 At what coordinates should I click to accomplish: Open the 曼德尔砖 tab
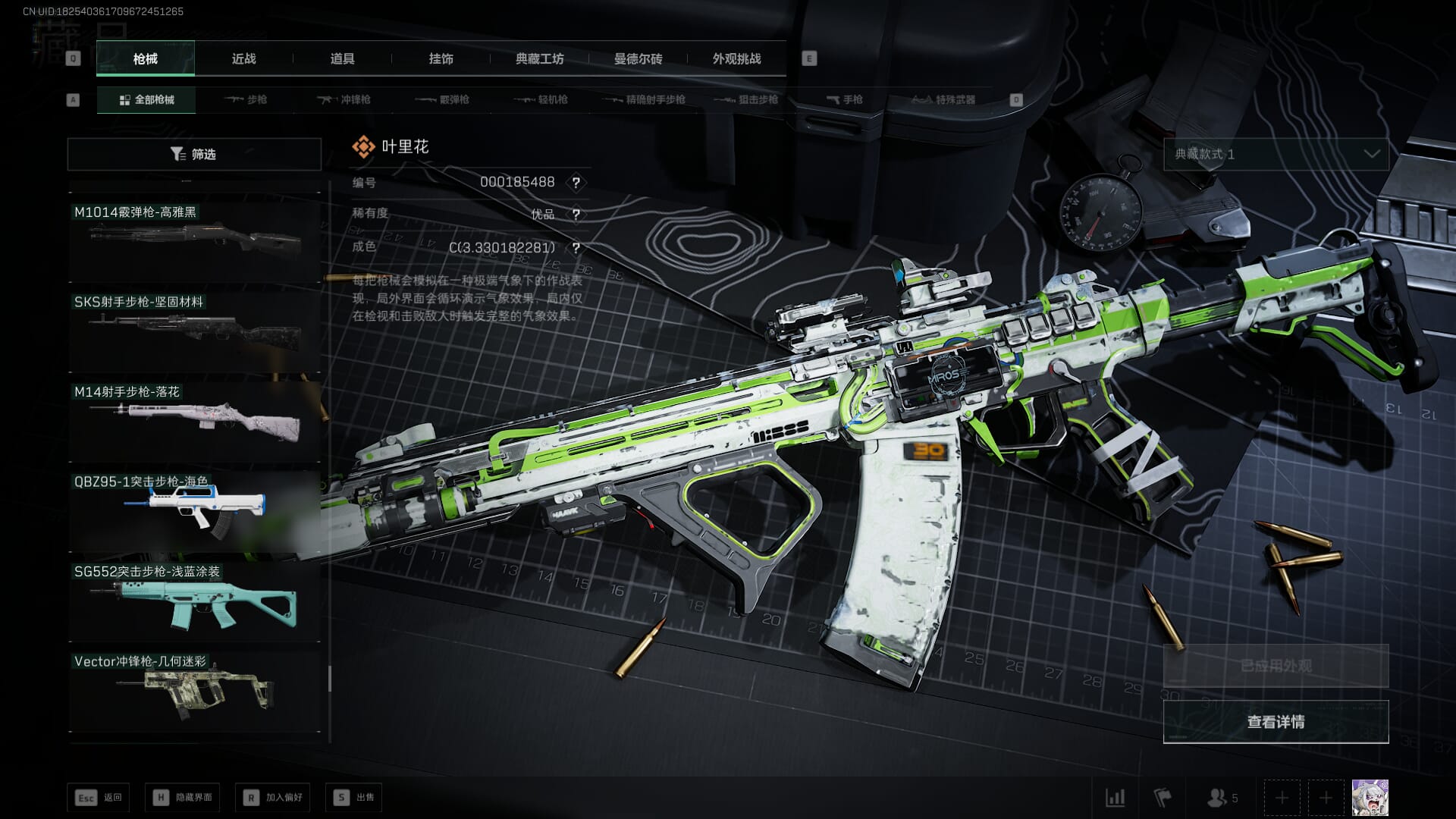[x=638, y=59]
